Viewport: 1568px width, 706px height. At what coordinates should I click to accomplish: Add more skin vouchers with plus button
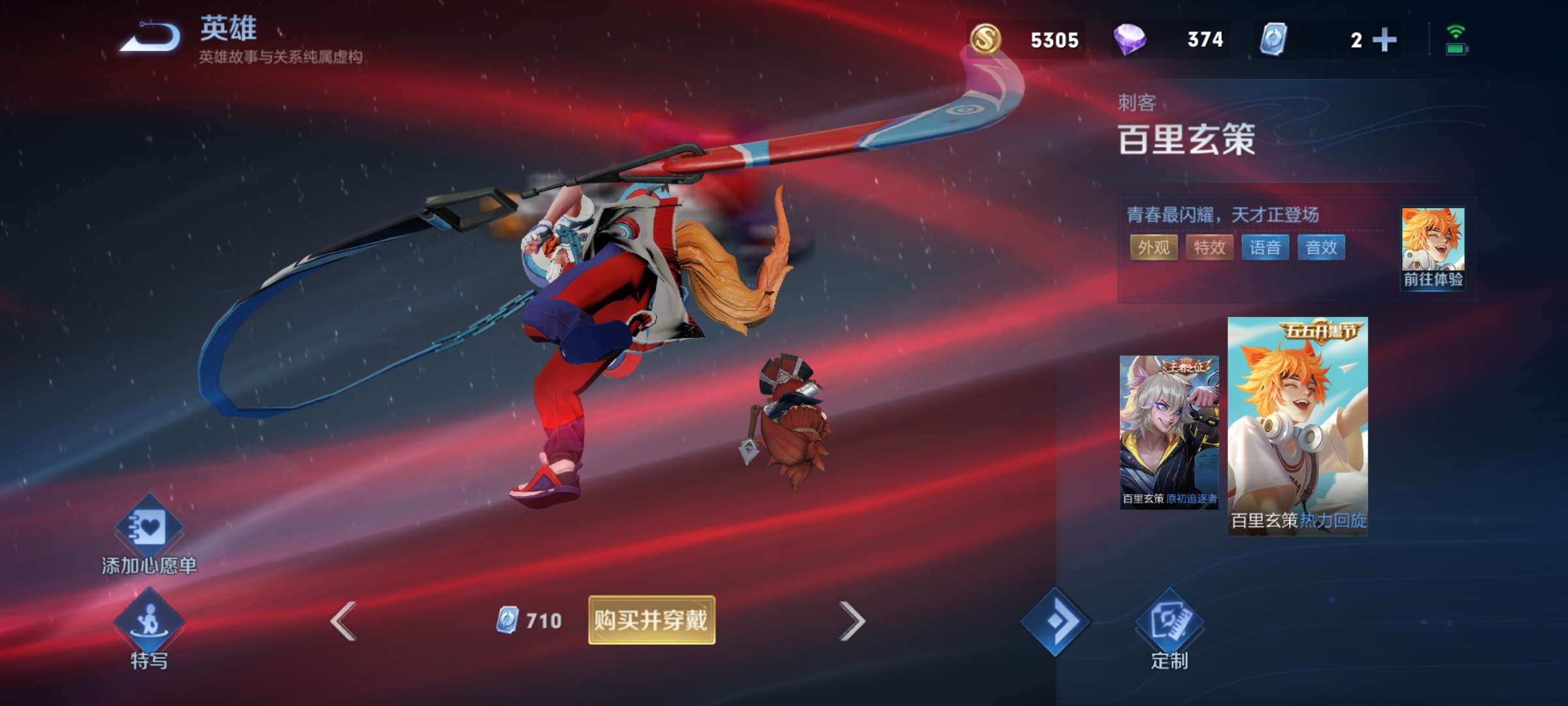click(x=1384, y=40)
